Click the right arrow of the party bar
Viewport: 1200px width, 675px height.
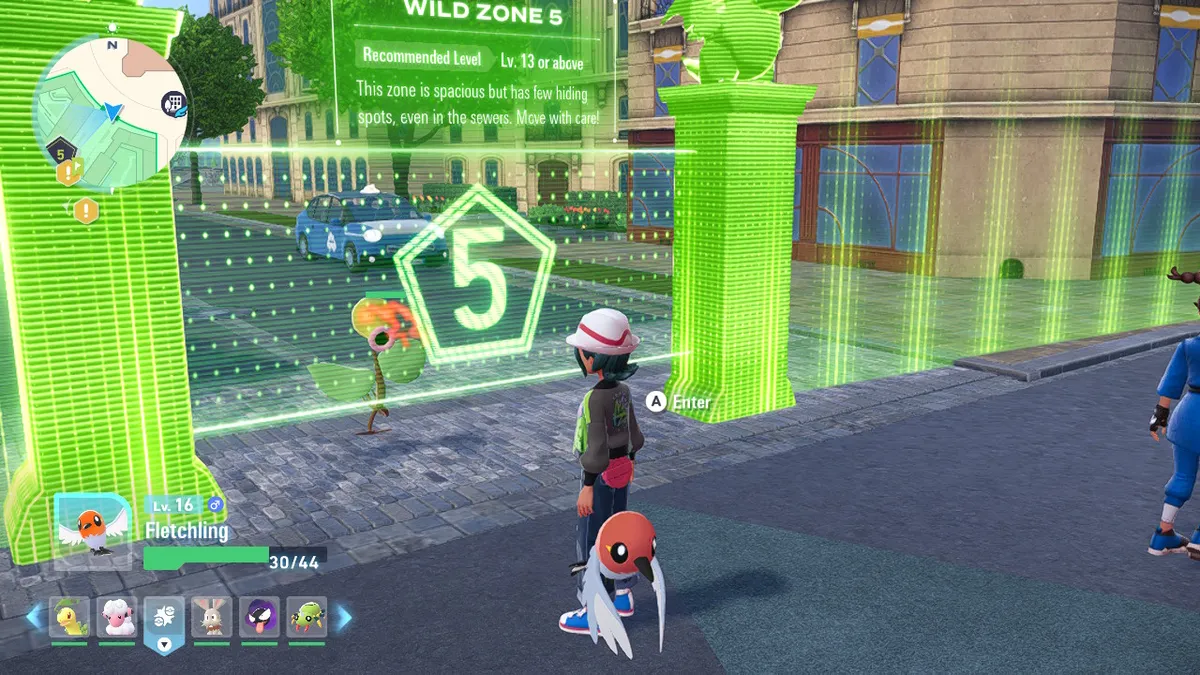343,618
